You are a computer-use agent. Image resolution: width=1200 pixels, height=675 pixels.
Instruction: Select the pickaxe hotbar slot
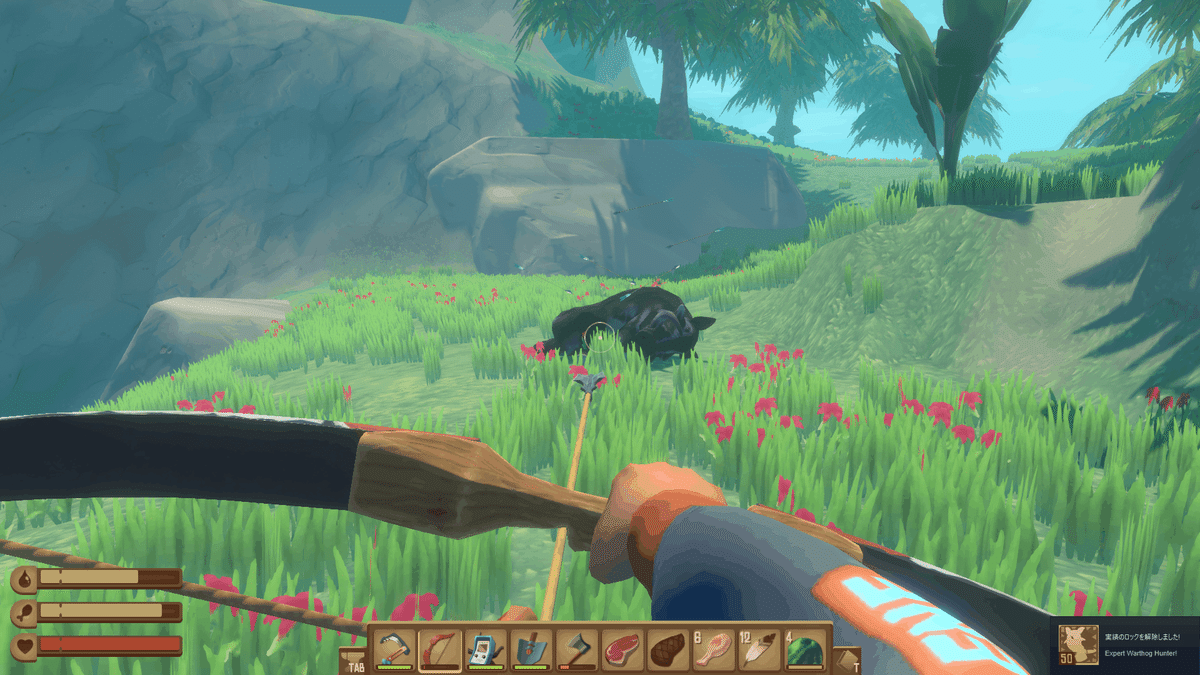tap(395, 650)
